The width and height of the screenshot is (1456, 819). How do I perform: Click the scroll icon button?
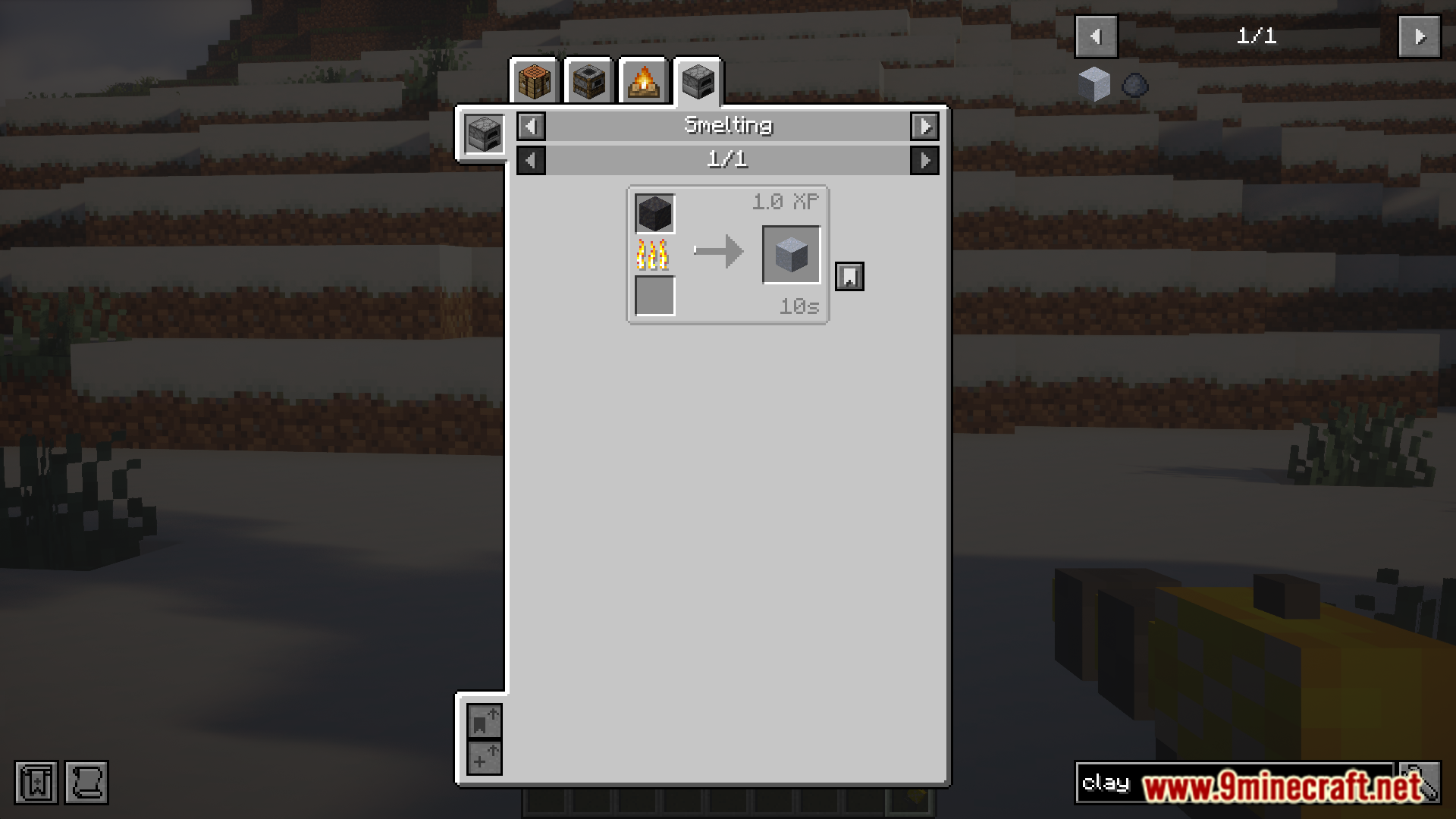pos(86,783)
